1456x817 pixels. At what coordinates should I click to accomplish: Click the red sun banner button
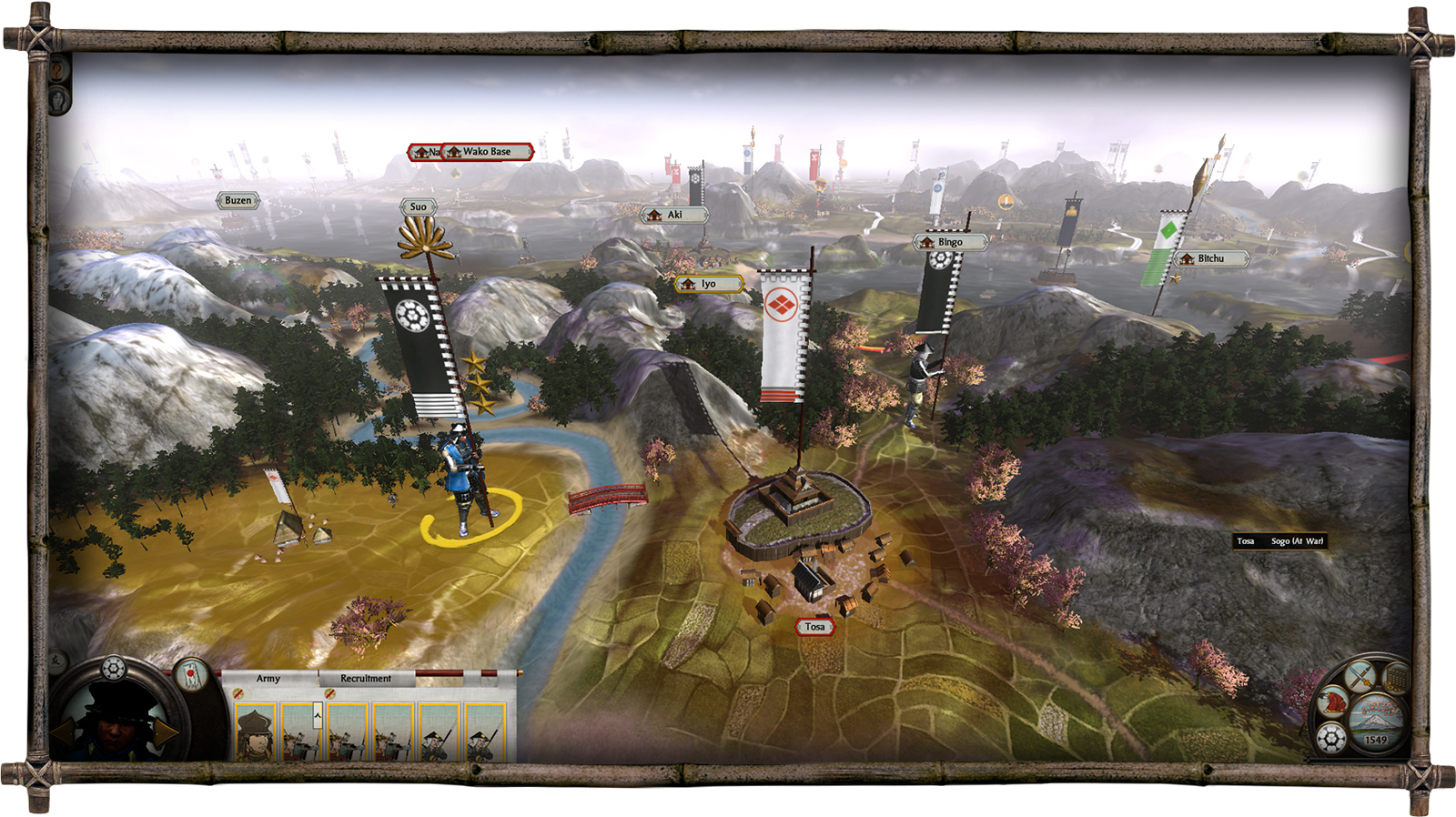tap(190, 674)
